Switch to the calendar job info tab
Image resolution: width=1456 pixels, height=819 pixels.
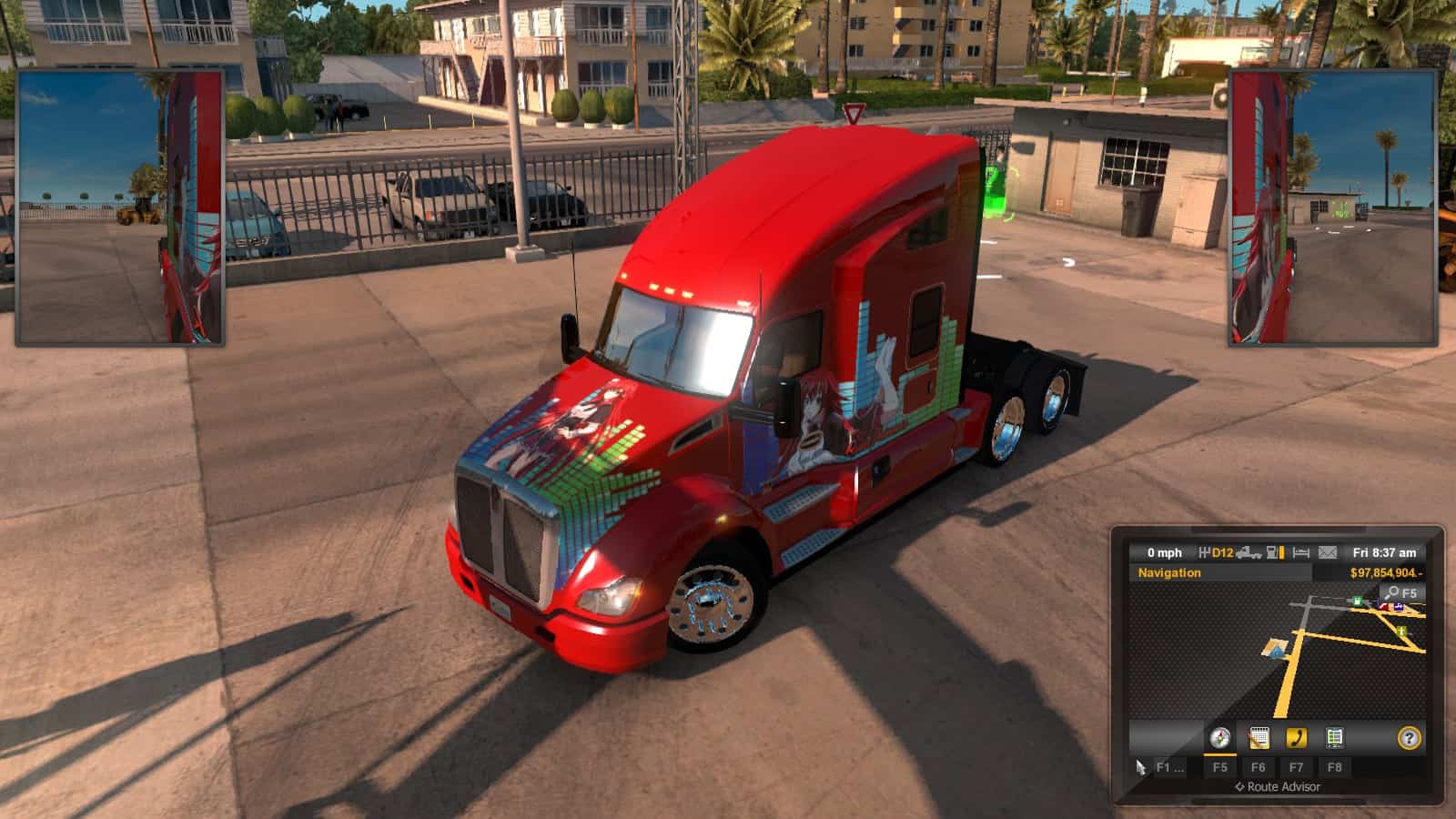1259,737
